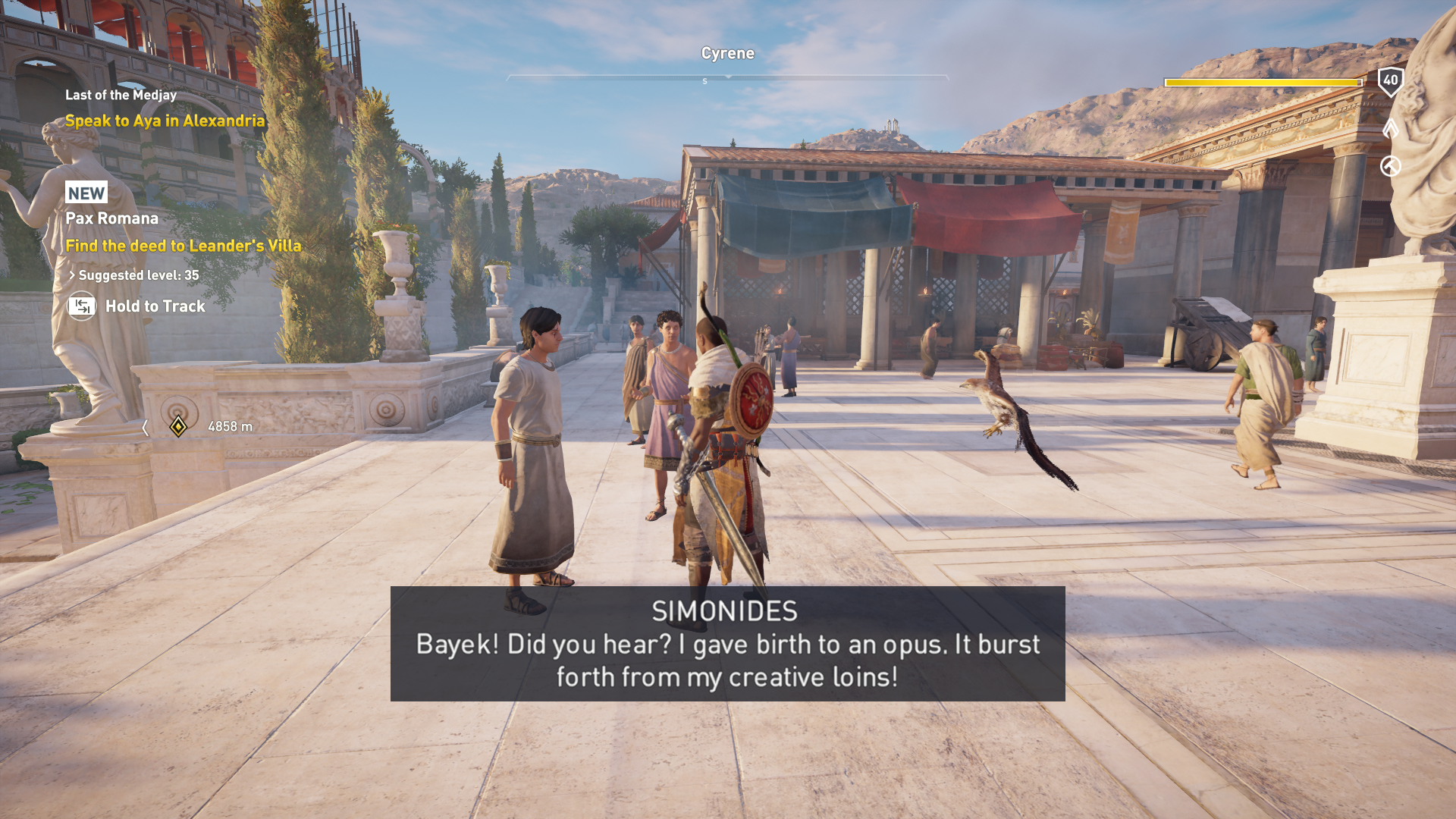Click the round eagle icon under the flame
Image resolution: width=1456 pixels, height=819 pixels.
point(1390,166)
